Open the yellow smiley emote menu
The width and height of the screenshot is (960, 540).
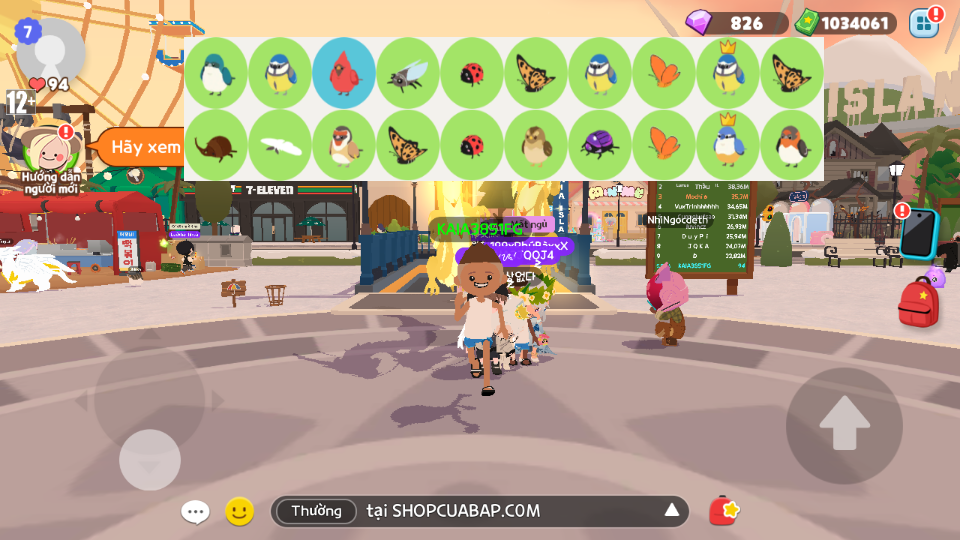[239, 512]
